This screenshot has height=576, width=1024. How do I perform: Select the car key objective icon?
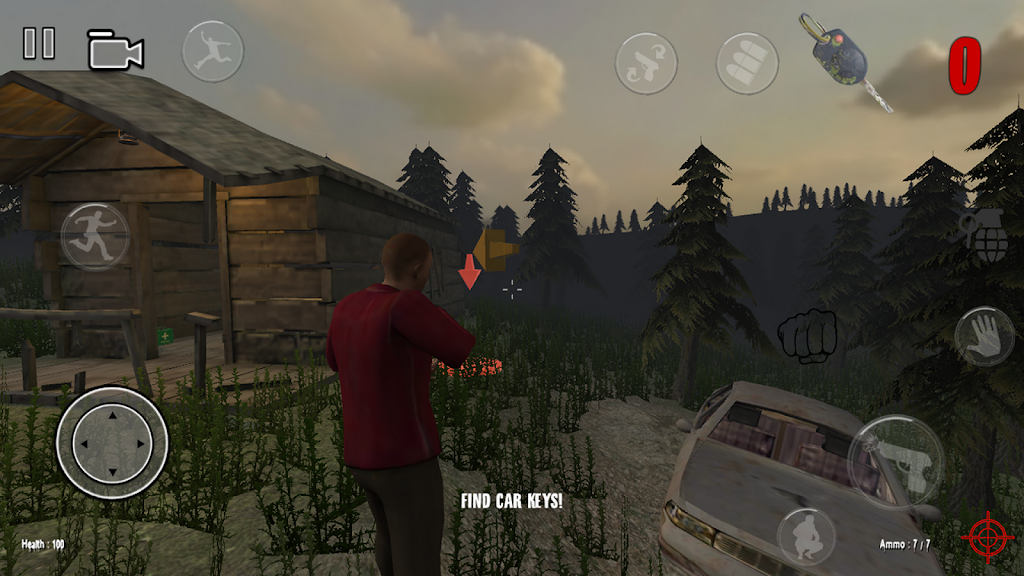point(843,58)
